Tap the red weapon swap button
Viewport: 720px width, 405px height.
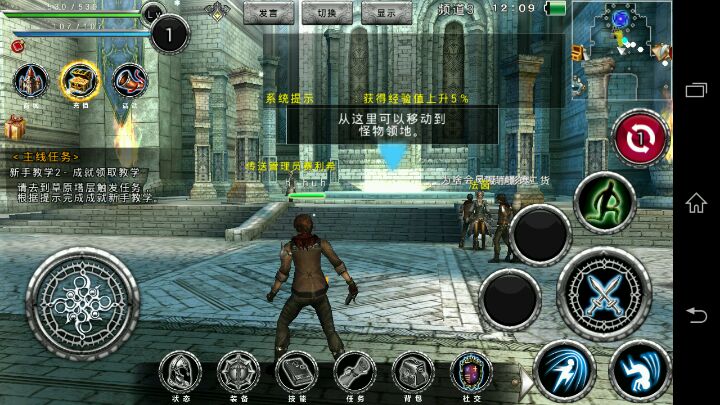[641, 138]
